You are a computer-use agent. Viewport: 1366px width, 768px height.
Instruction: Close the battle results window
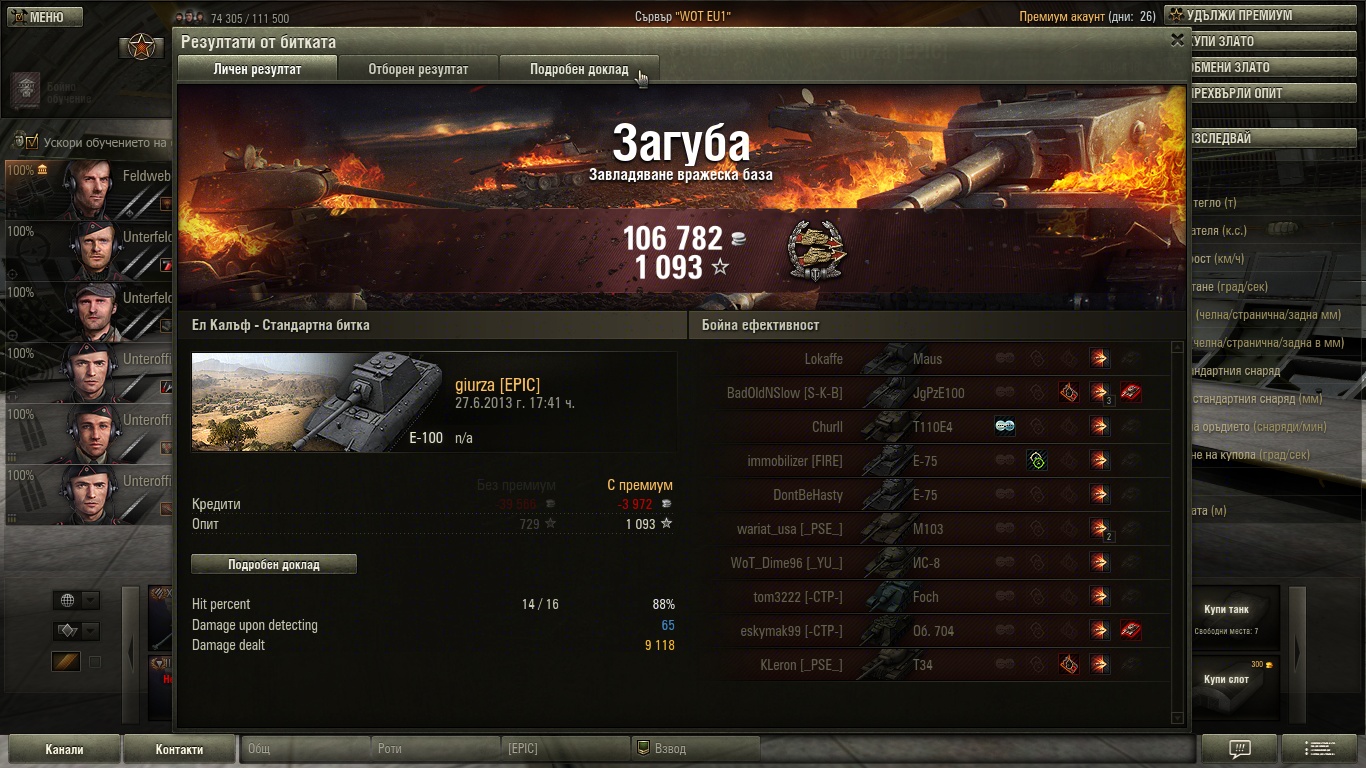point(1177,40)
